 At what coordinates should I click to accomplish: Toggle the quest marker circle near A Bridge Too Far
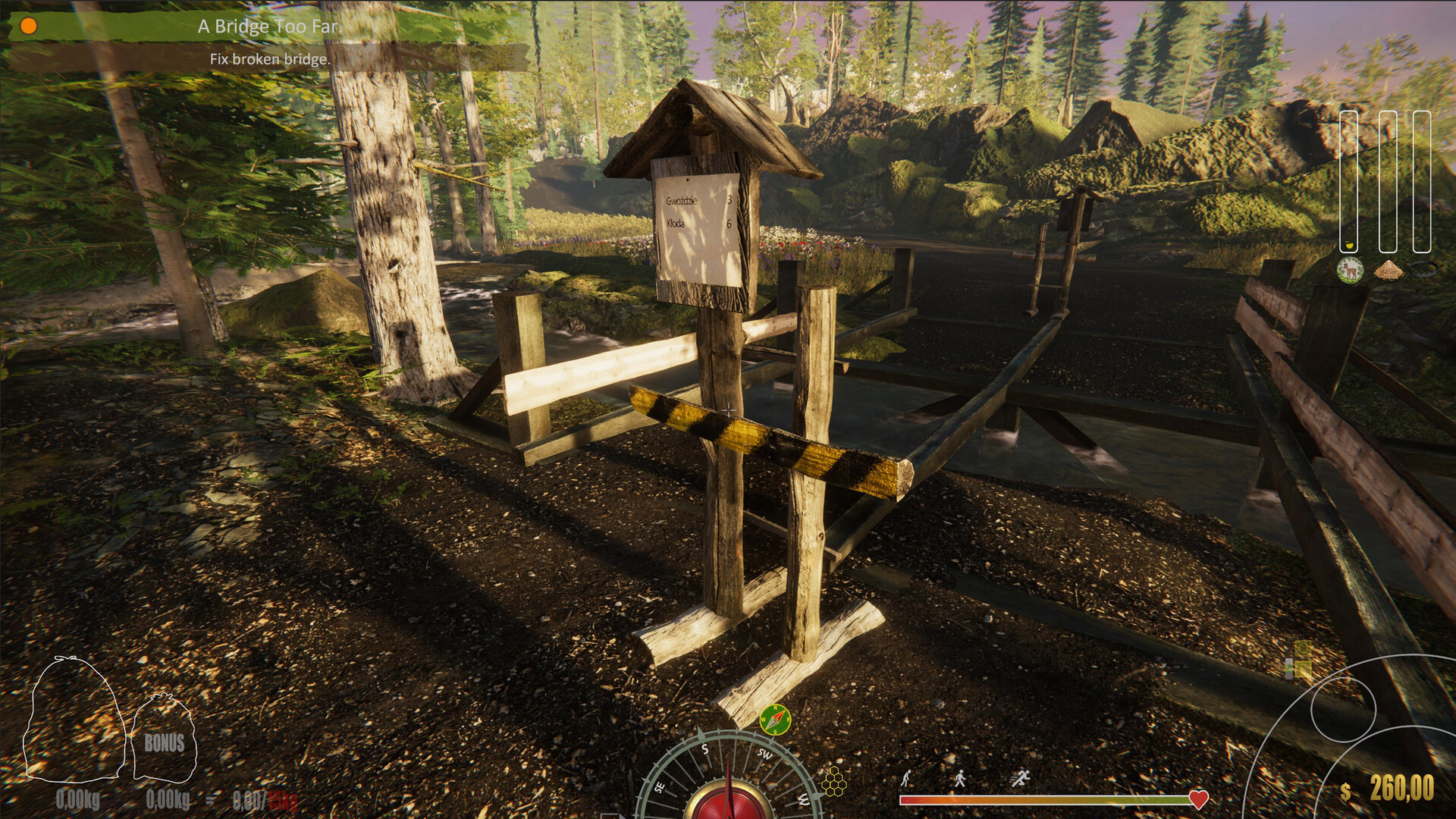click(28, 25)
